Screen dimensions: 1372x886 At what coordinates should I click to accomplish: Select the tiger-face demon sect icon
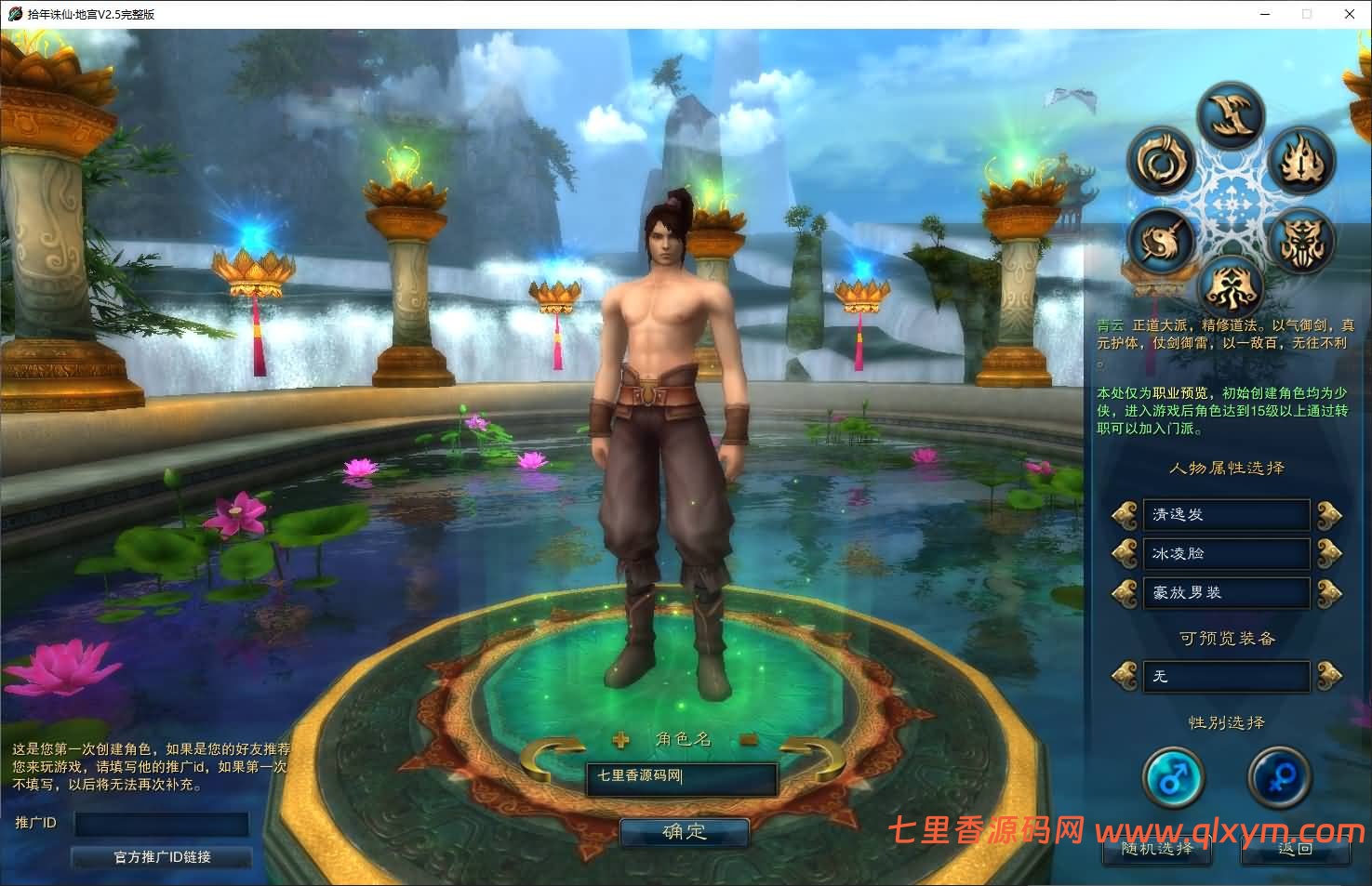tap(1300, 240)
